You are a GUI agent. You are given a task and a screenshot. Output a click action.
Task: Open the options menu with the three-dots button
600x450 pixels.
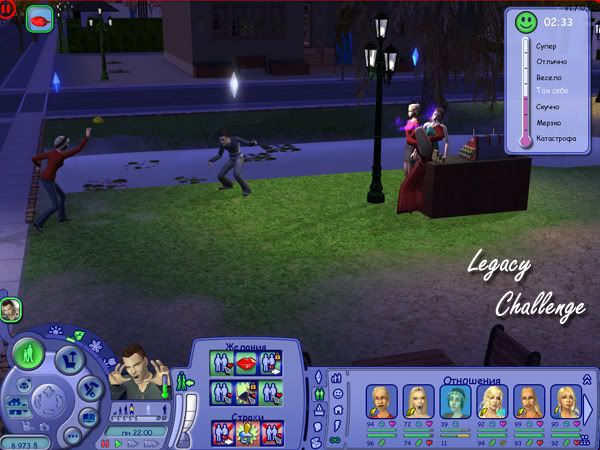click(x=73, y=435)
